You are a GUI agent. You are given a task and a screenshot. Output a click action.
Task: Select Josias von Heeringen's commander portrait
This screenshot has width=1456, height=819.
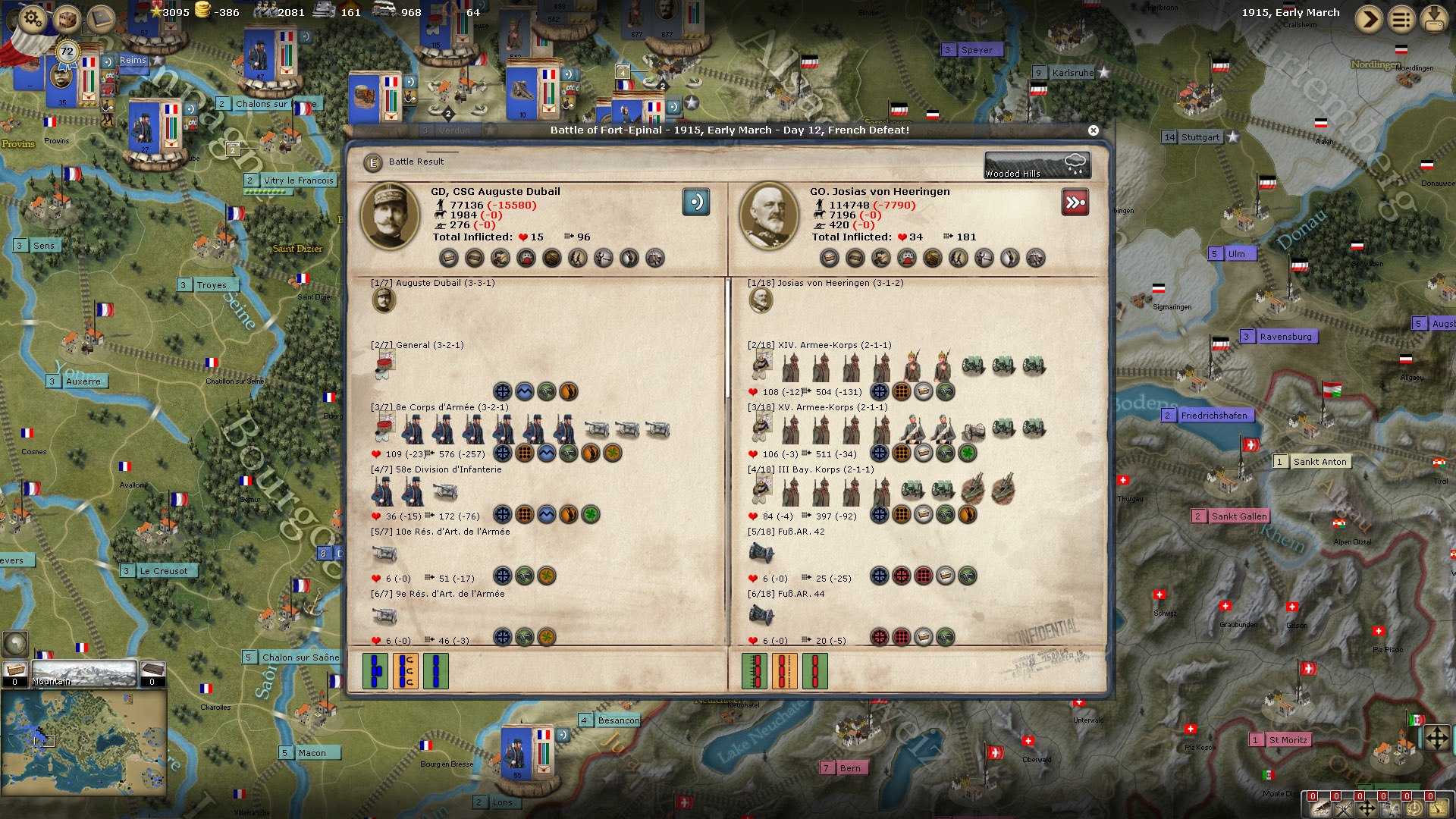pyautogui.click(x=768, y=216)
